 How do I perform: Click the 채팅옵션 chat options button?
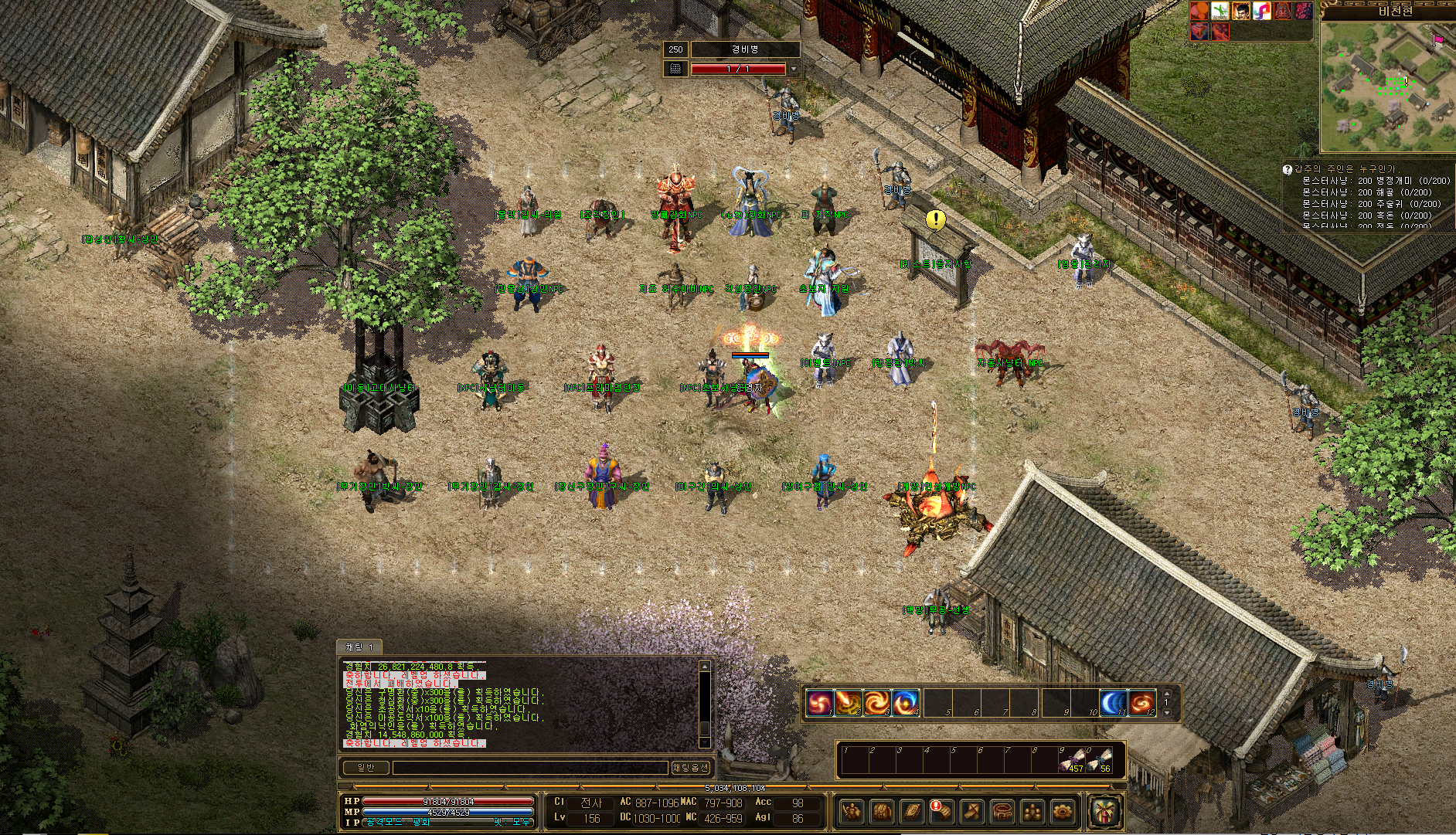(690, 767)
